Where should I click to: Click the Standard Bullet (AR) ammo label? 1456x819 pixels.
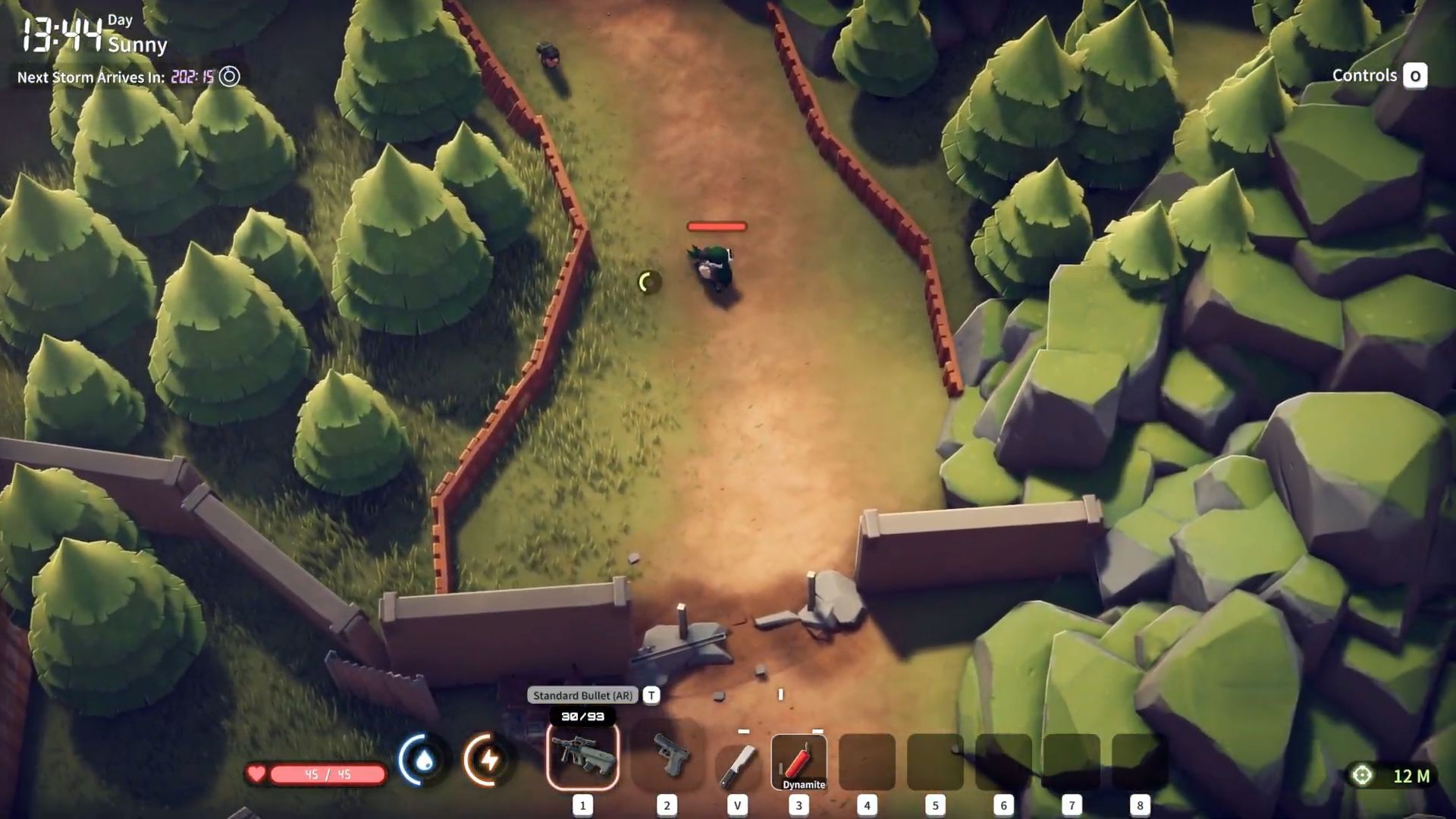point(582,695)
